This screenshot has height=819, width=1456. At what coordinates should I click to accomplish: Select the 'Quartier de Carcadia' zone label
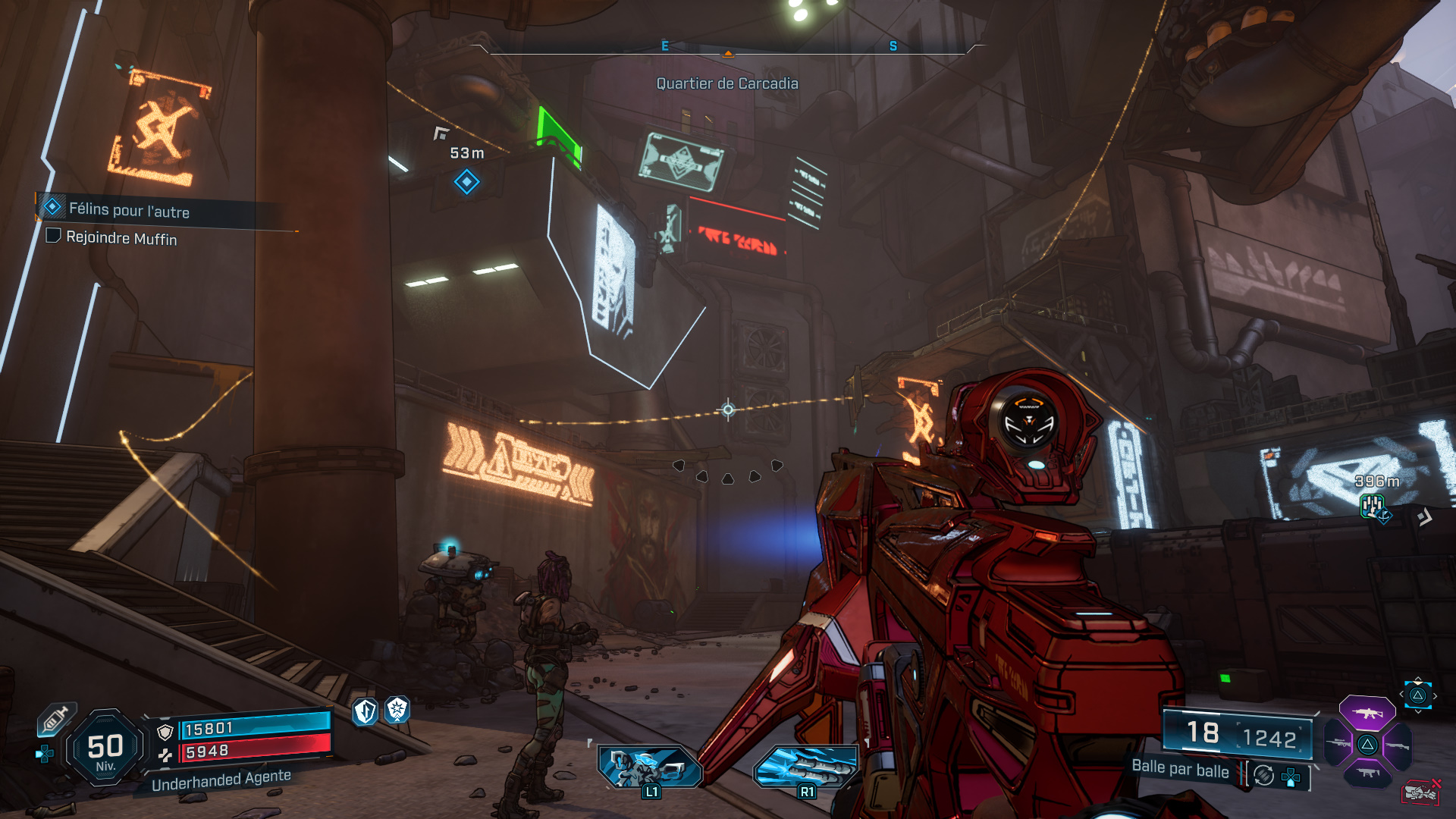[x=726, y=83]
